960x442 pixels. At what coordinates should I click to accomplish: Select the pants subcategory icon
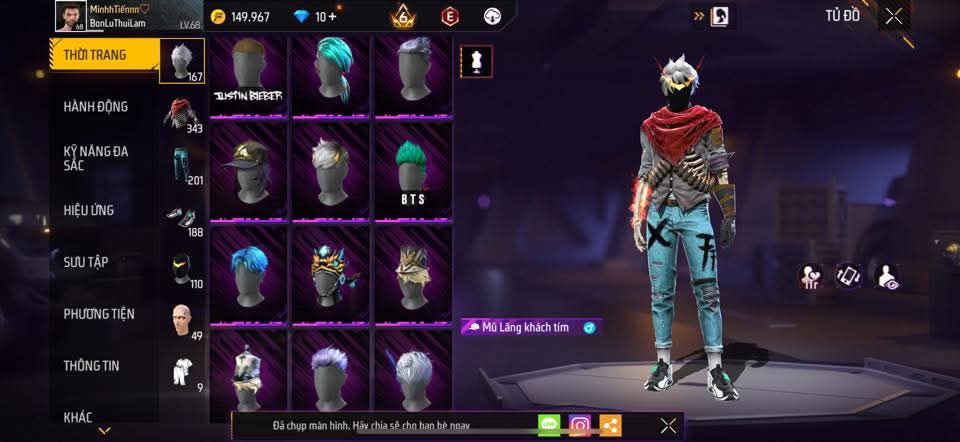[181, 165]
